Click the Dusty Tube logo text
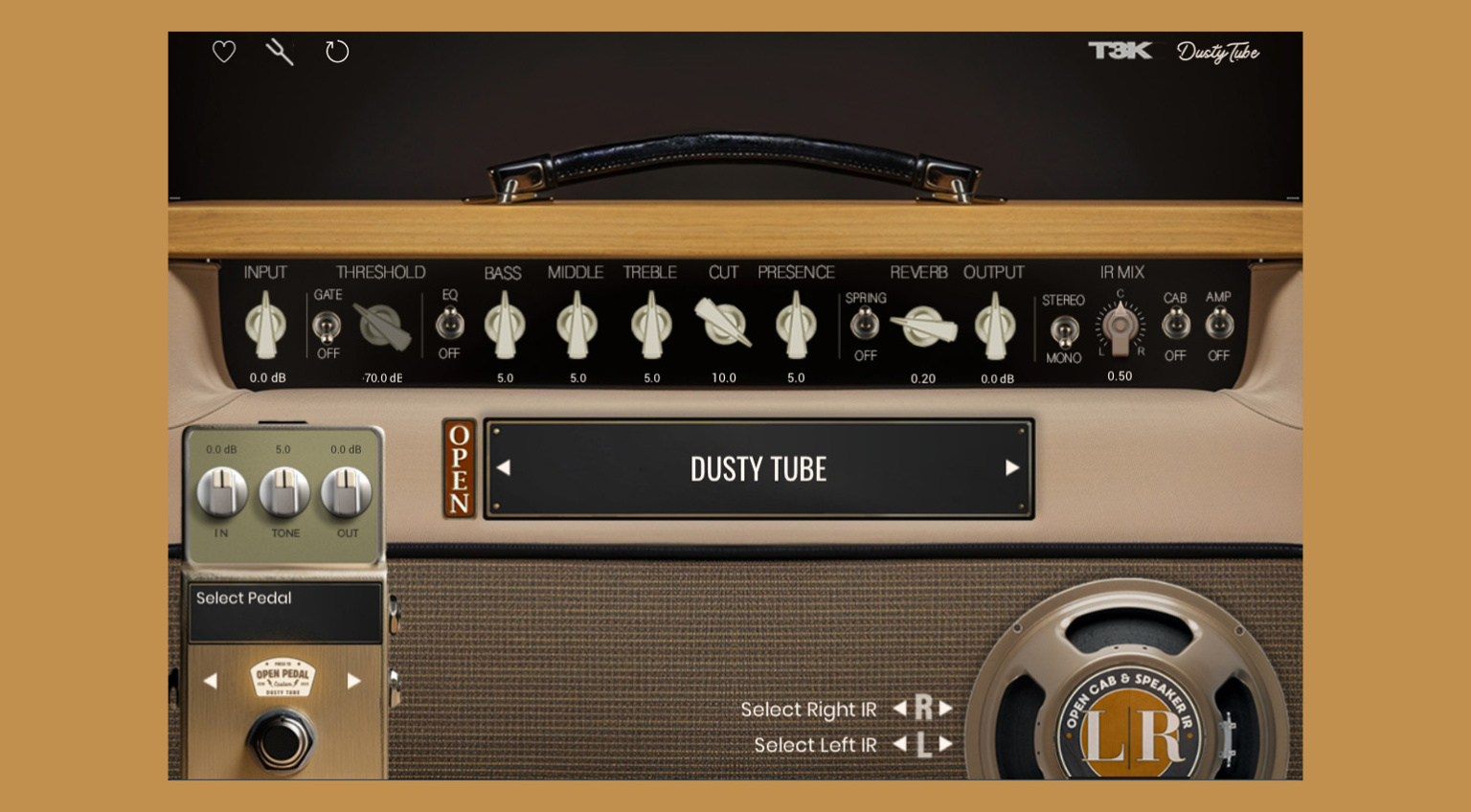The image size is (1471, 812). pyautogui.click(x=1218, y=53)
